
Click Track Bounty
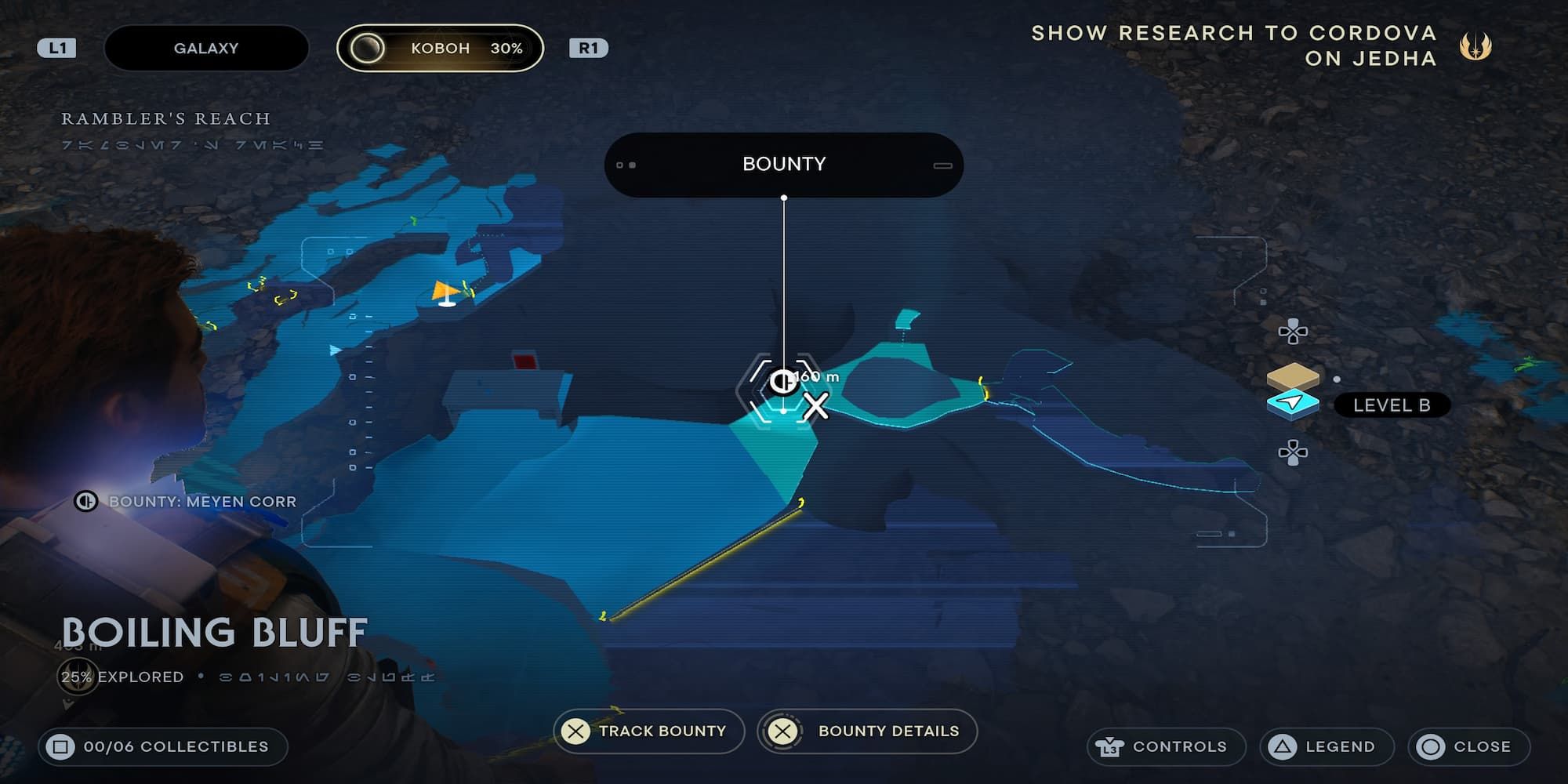649,731
